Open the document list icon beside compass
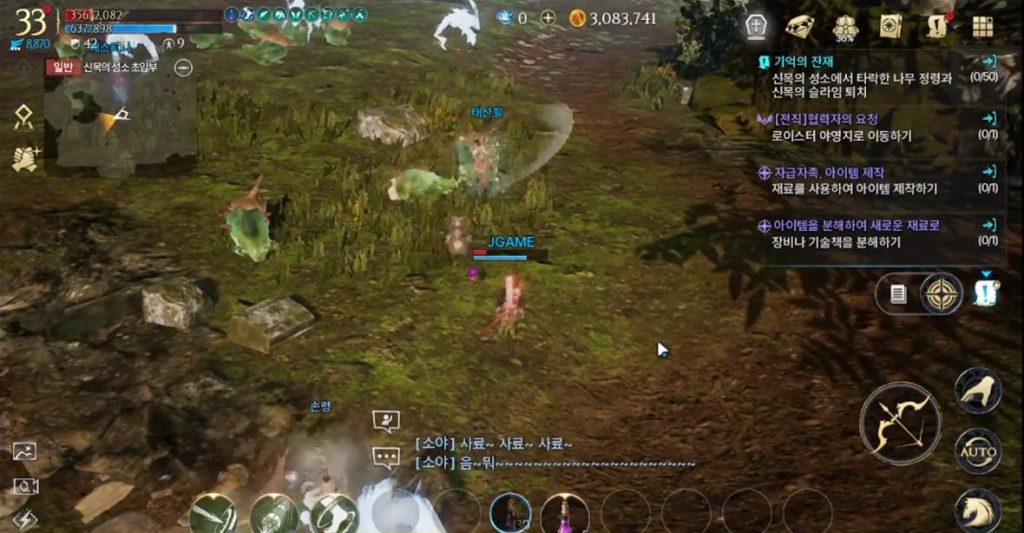Screen dimensions: 1024x533 (x=898, y=294)
